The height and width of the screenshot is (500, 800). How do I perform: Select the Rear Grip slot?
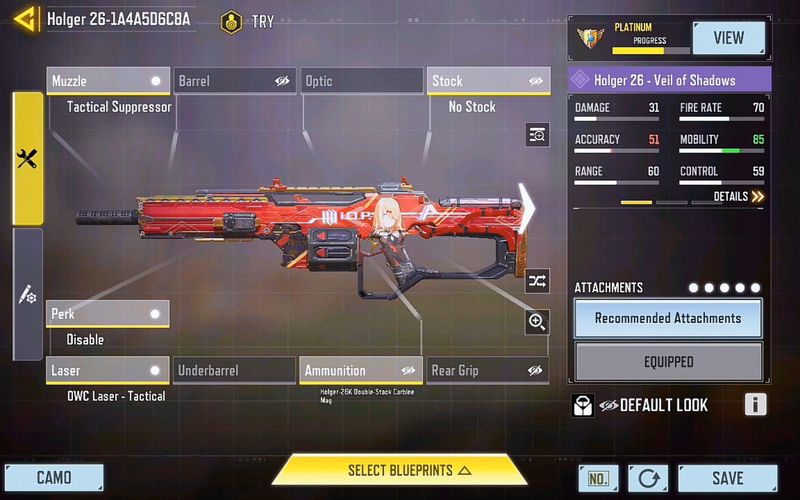pyautogui.click(x=489, y=371)
